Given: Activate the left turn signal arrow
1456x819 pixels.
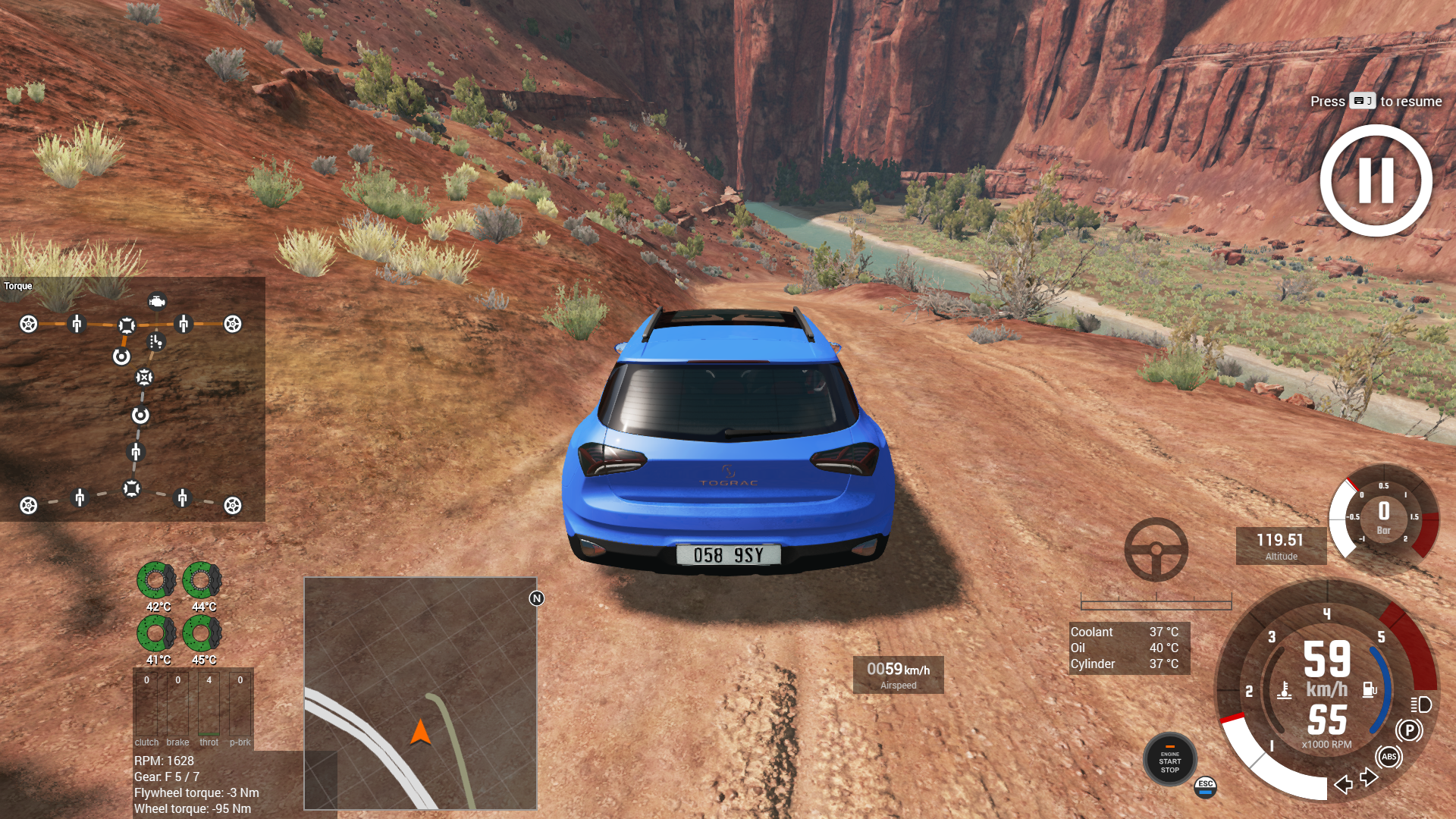Looking at the screenshot, I should click(1343, 784).
